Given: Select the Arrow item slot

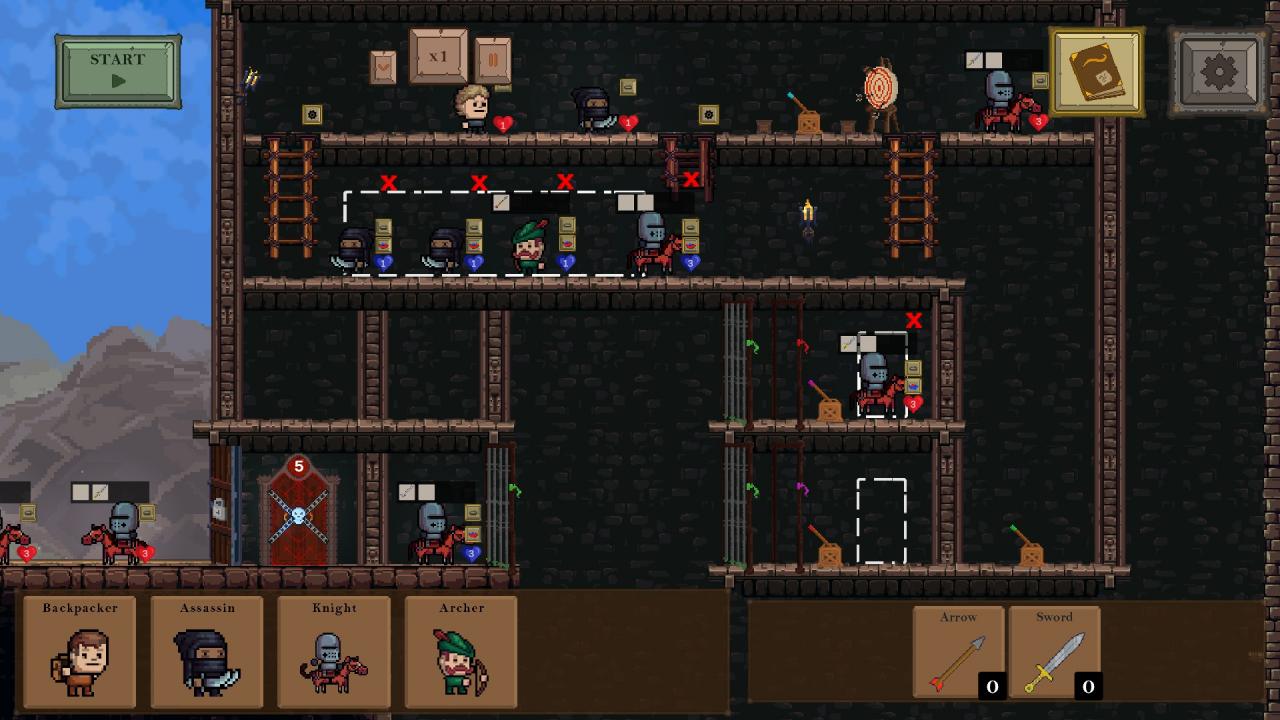Looking at the screenshot, I should point(958,653).
